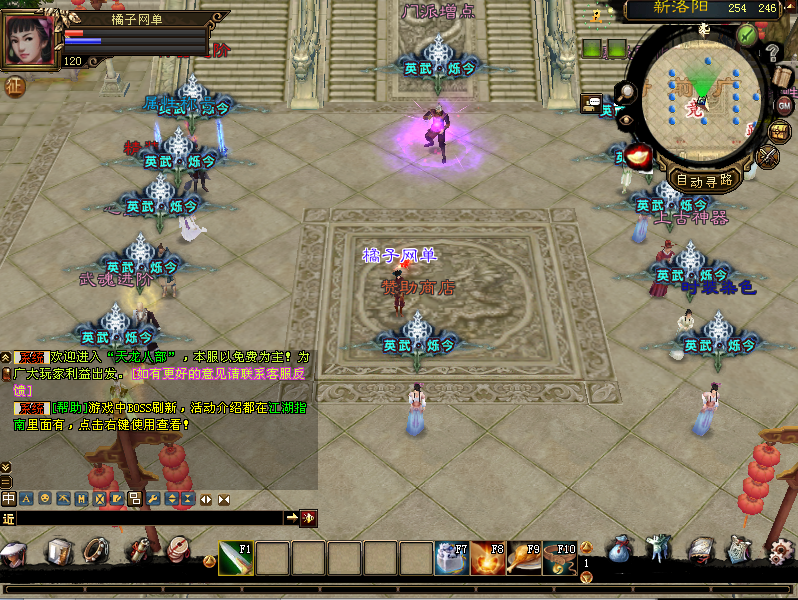
Task: Activate the F8 fire skill
Action: point(488,558)
